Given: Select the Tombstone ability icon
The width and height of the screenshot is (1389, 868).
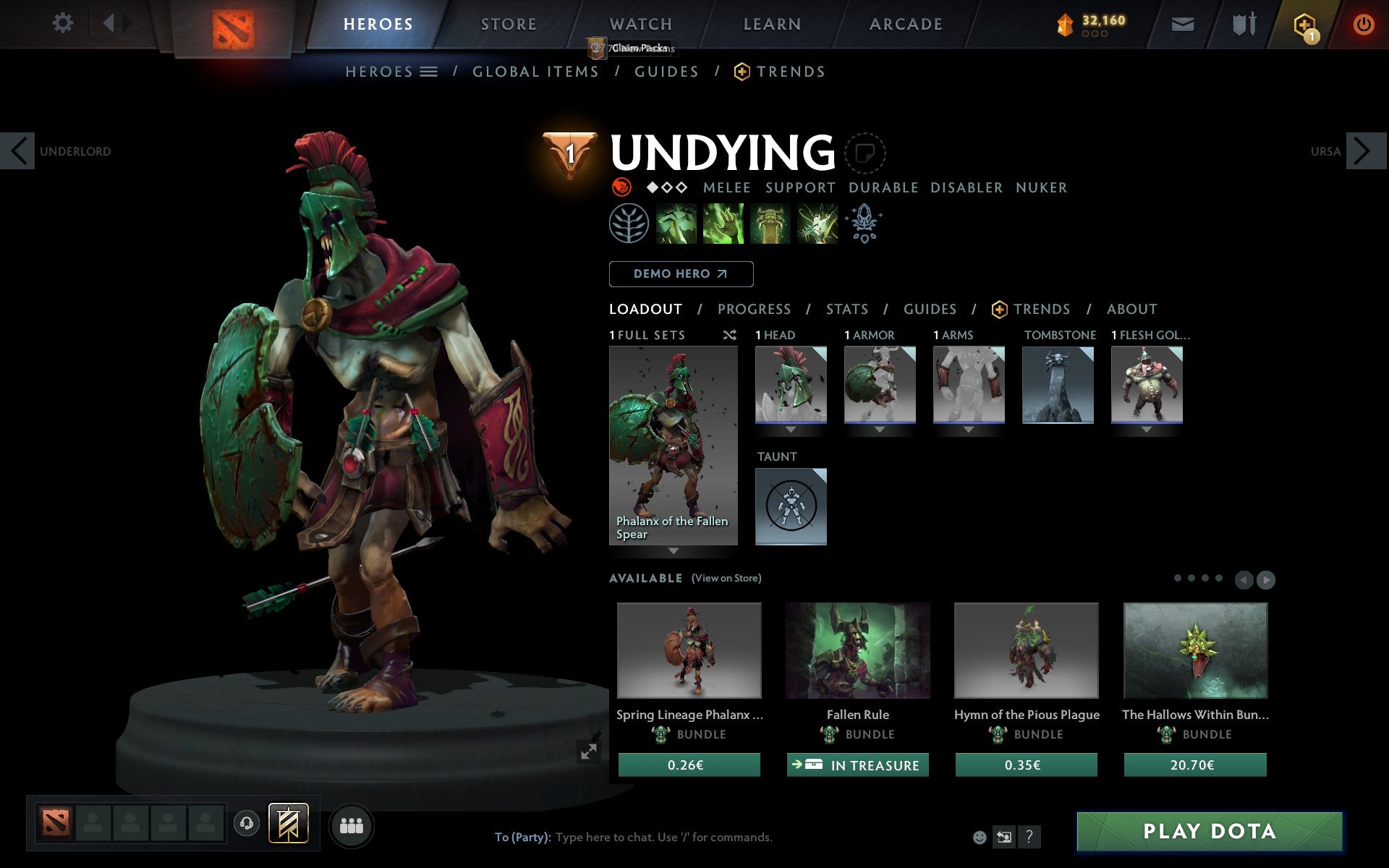Looking at the screenshot, I should pos(770,224).
